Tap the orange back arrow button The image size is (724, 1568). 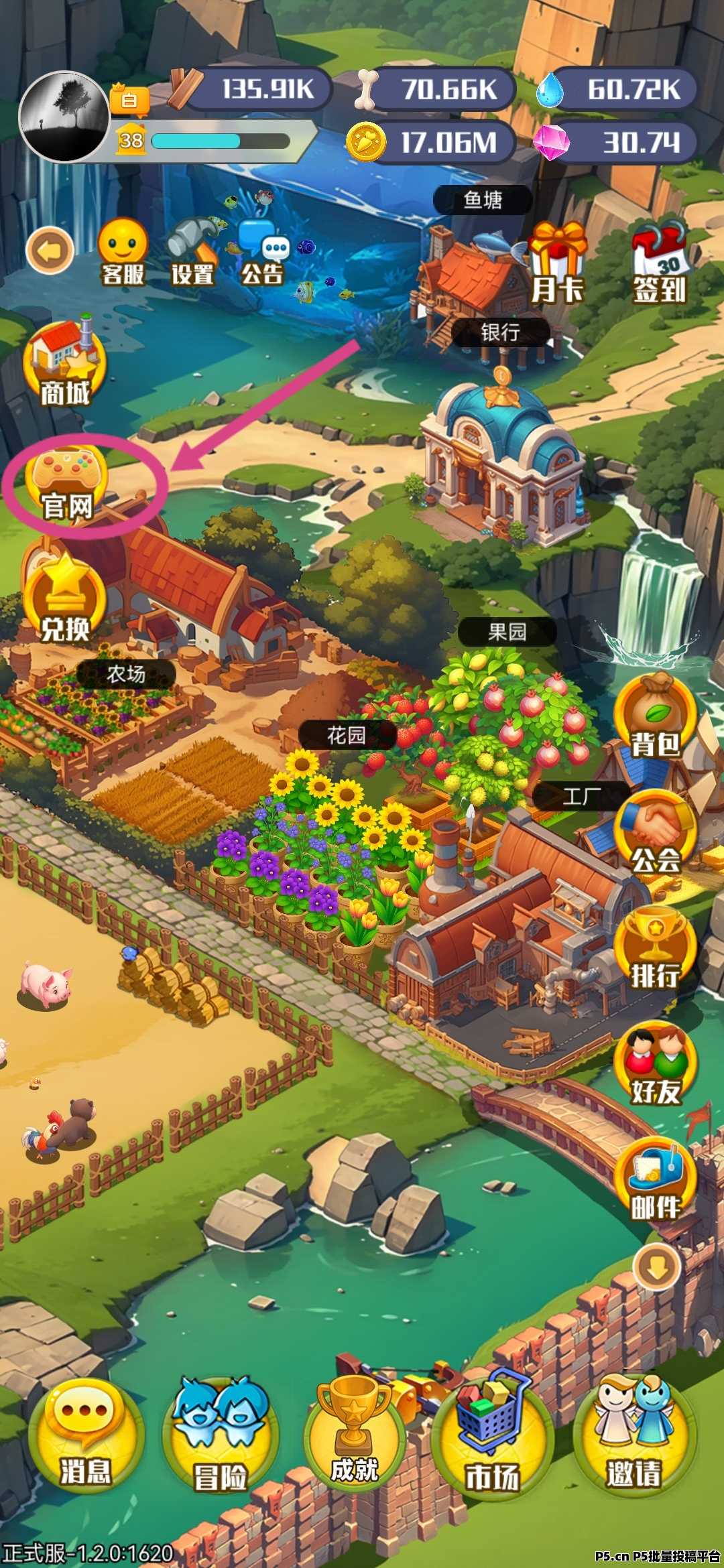[x=50, y=251]
